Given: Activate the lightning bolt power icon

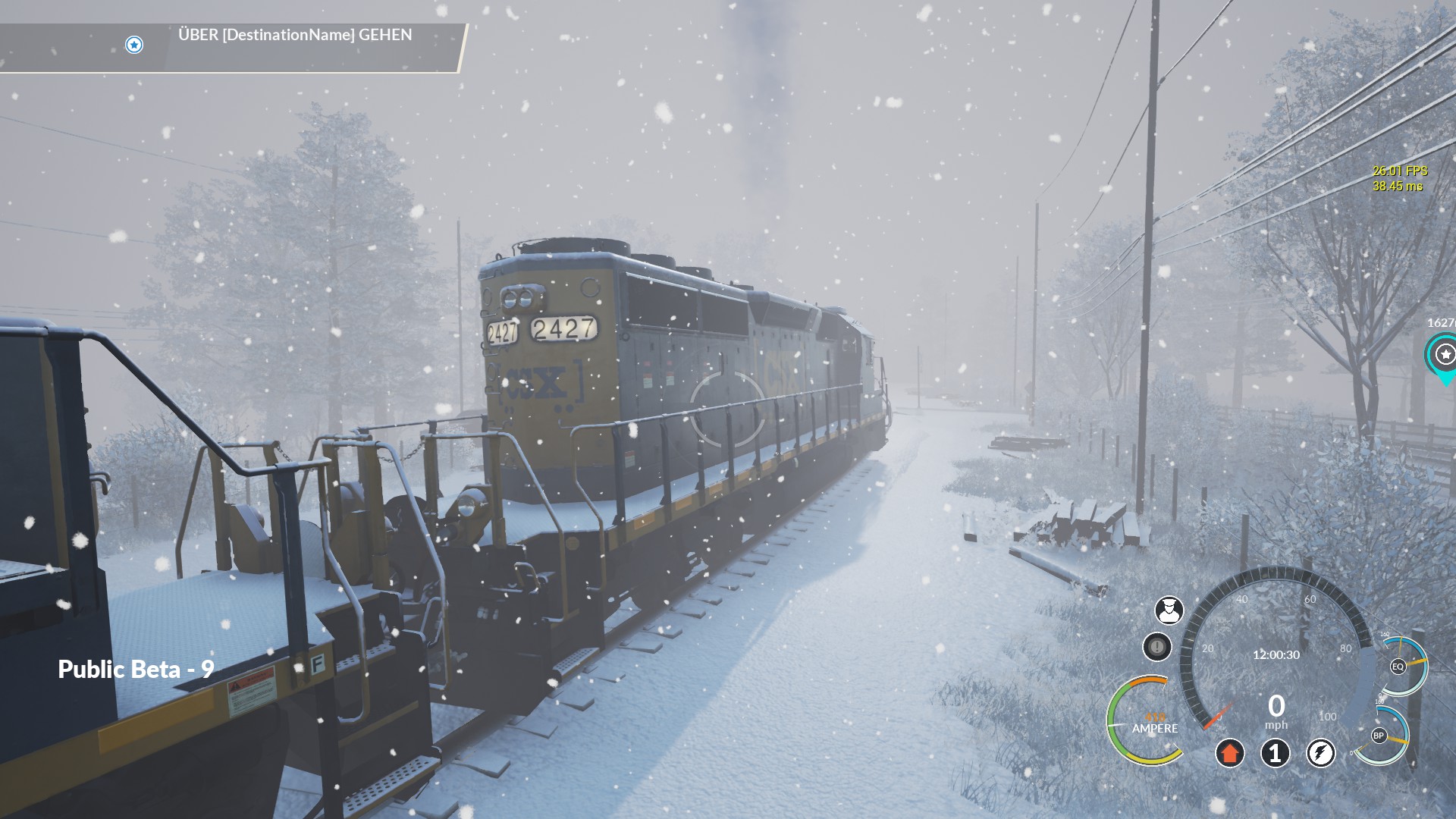Looking at the screenshot, I should [x=1321, y=753].
